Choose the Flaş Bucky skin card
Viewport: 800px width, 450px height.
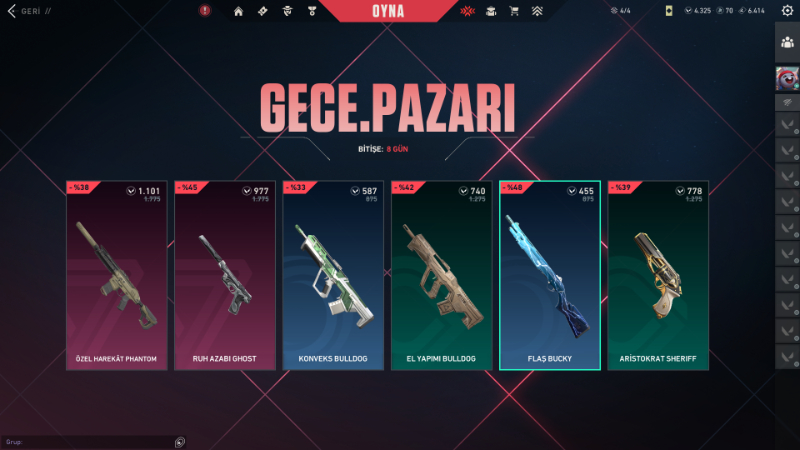click(x=549, y=275)
